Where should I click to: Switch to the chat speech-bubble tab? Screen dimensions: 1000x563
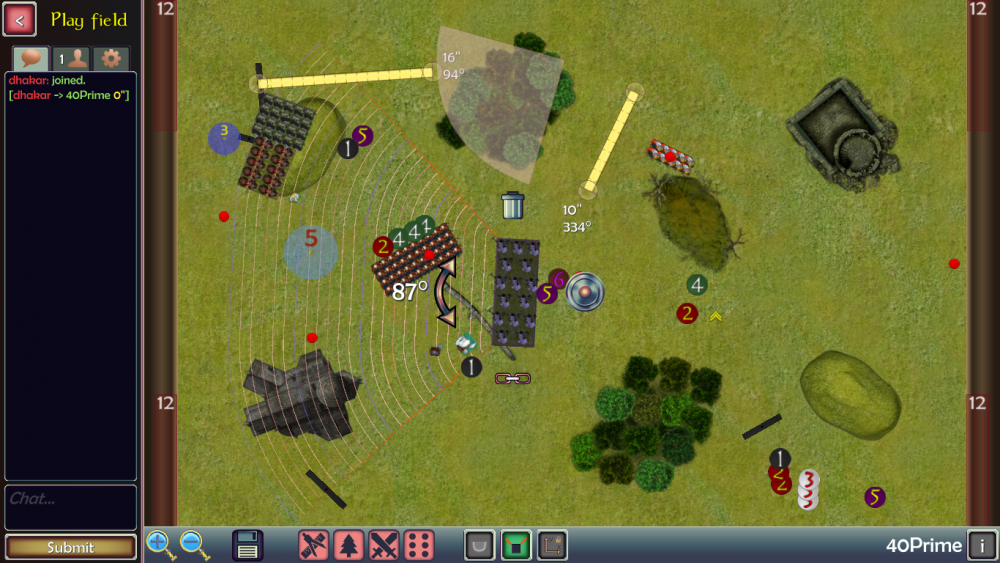(x=30, y=58)
